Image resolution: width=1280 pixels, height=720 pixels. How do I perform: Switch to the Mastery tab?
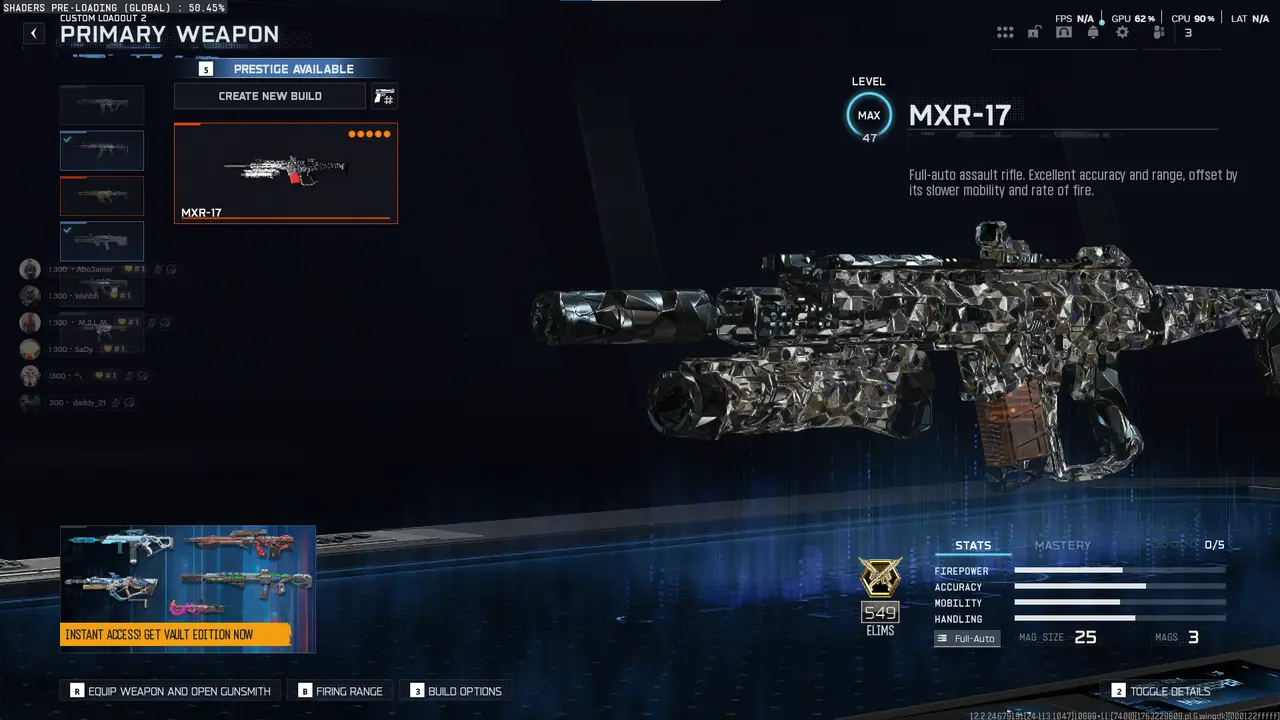pos(1063,545)
